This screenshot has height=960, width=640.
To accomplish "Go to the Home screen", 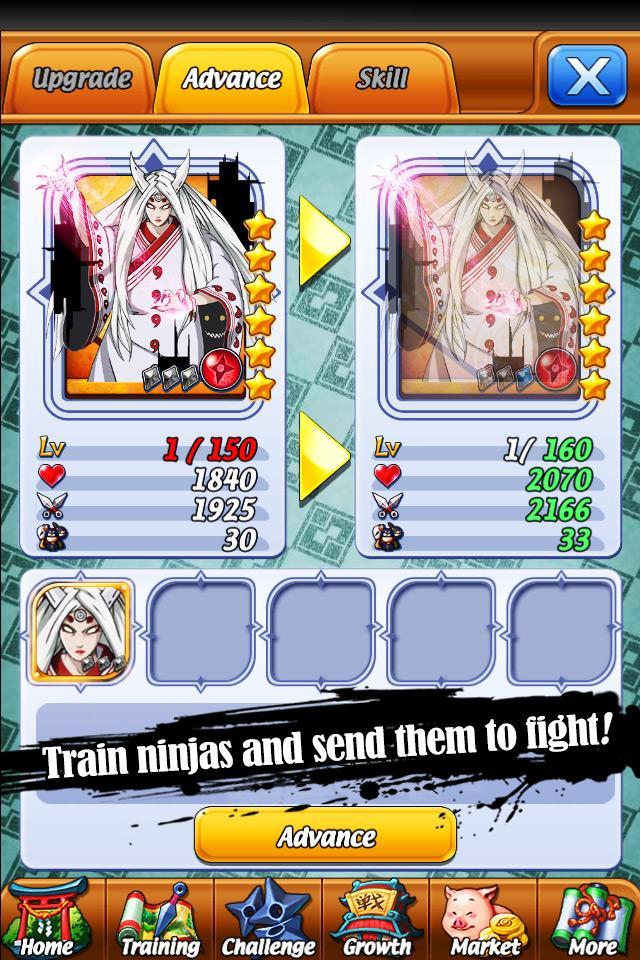I will point(47,920).
